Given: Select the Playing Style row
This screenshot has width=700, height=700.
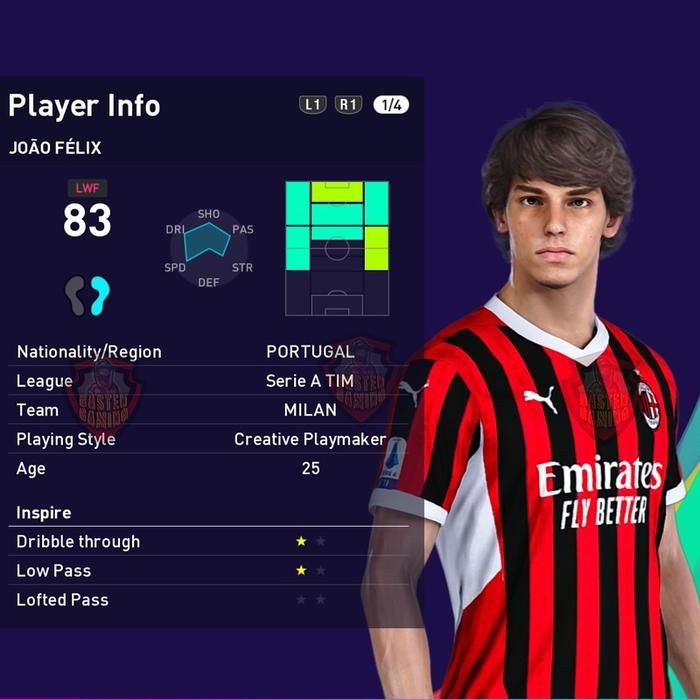Looking at the screenshot, I should tap(210, 439).
